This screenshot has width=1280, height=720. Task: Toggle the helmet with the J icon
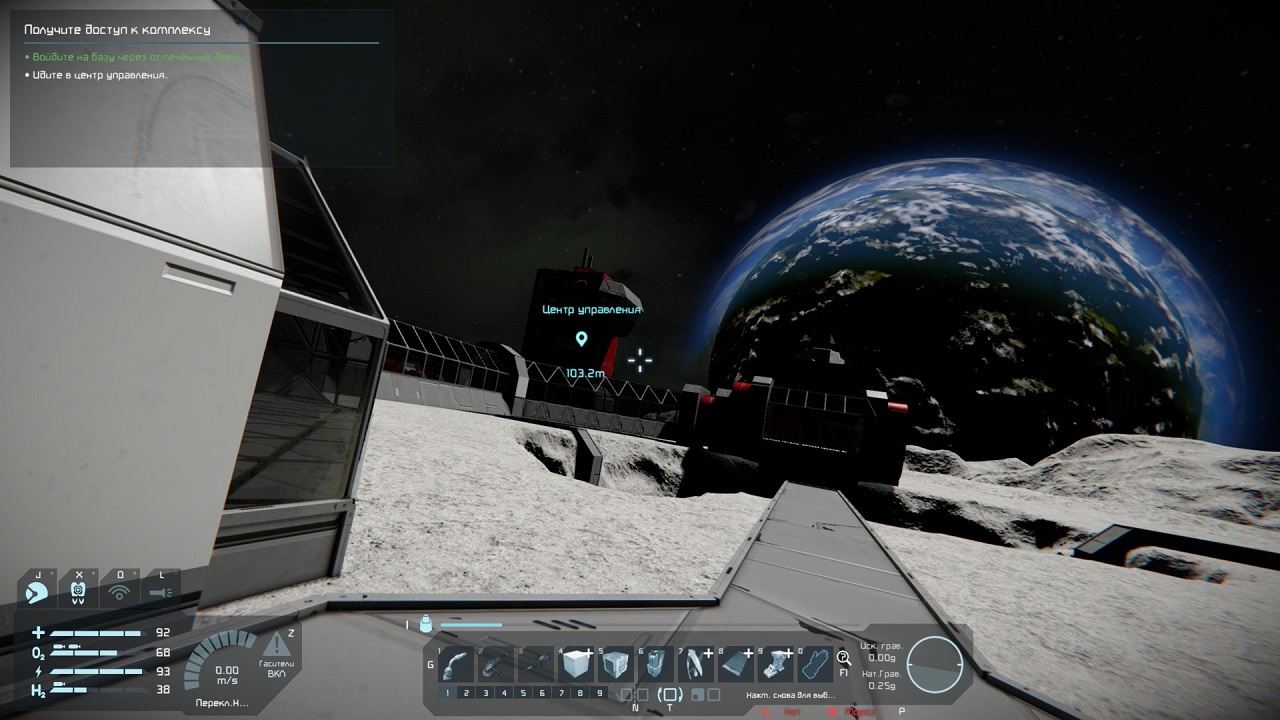click(37, 590)
